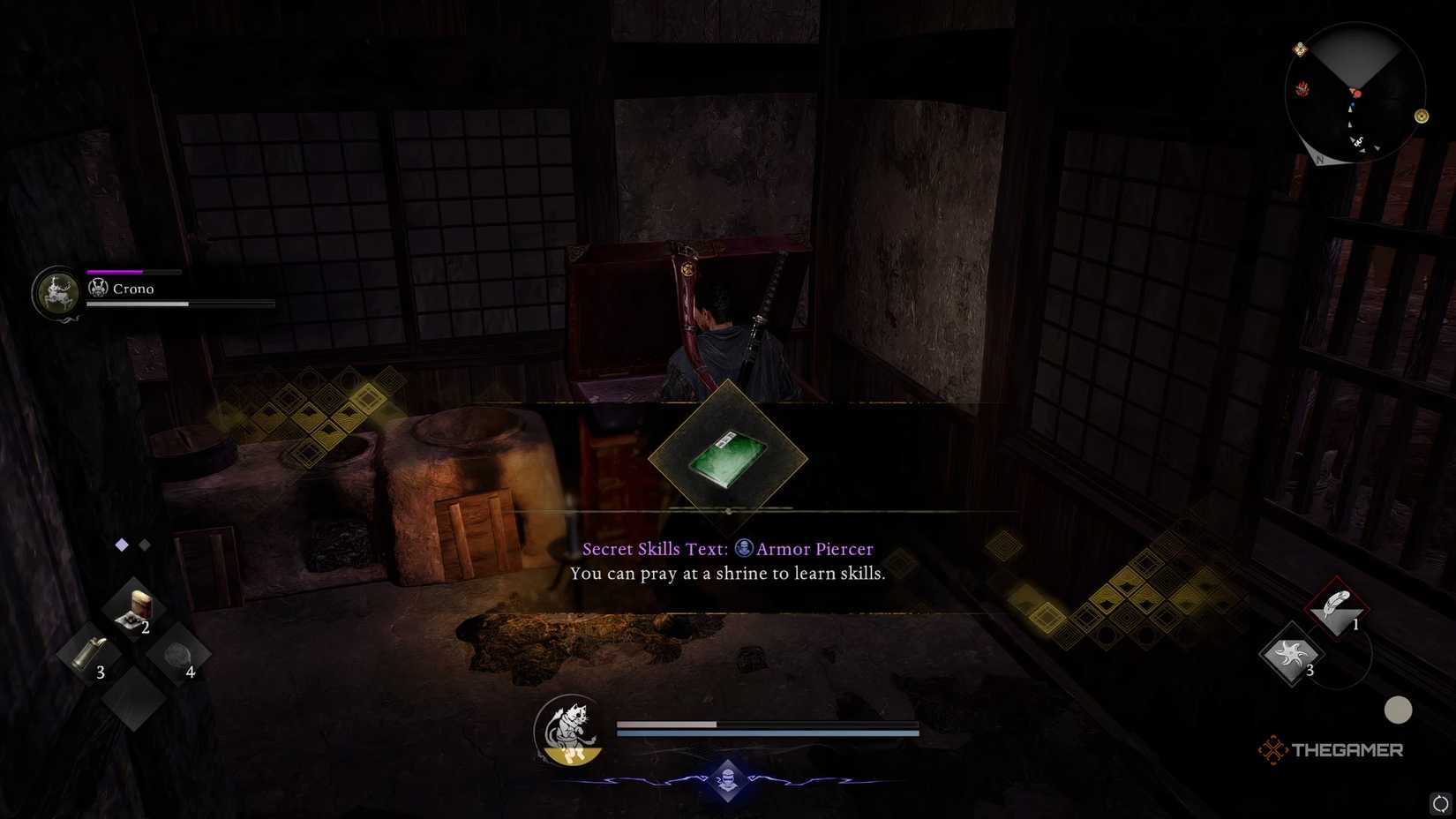Viewport: 1456px width, 819px height.
Task: Expand the empty bottom item slot
Action: pyautogui.click(x=134, y=697)
